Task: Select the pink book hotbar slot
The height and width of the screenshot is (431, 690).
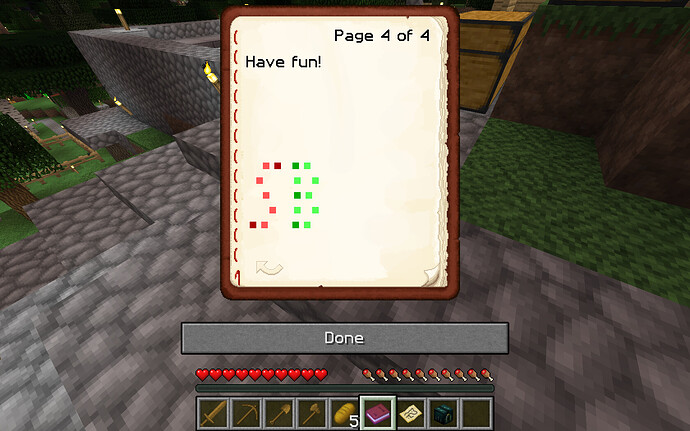Action: pos(377,413)
